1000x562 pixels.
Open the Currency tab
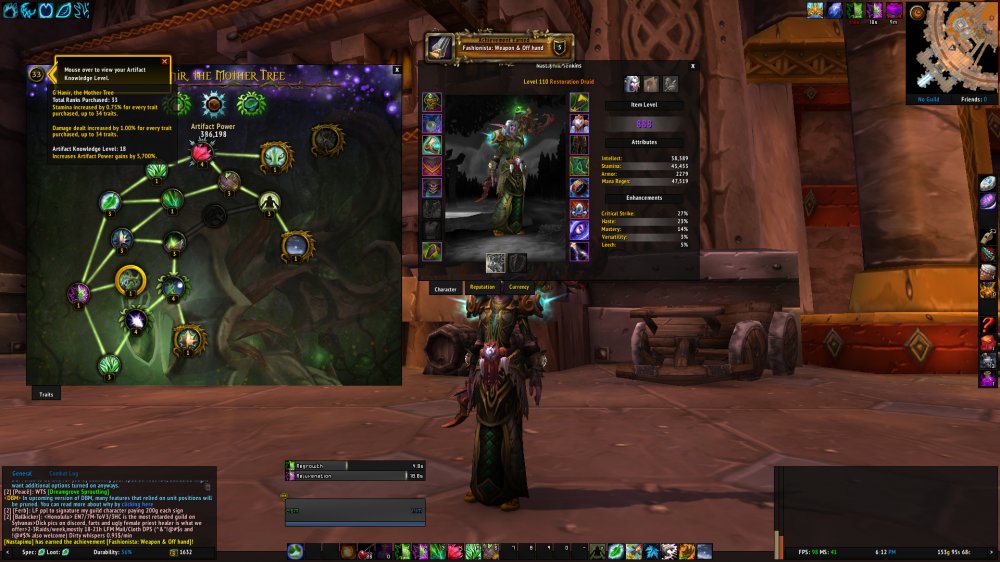tap(519, 288)
